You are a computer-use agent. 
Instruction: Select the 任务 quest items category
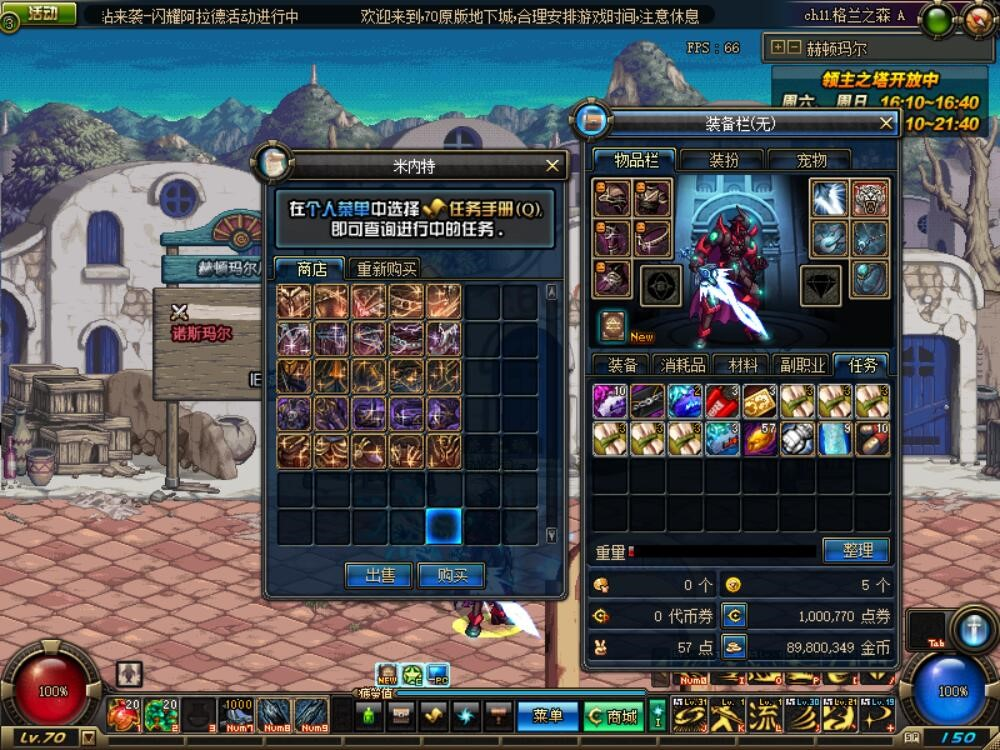(862, 365)
